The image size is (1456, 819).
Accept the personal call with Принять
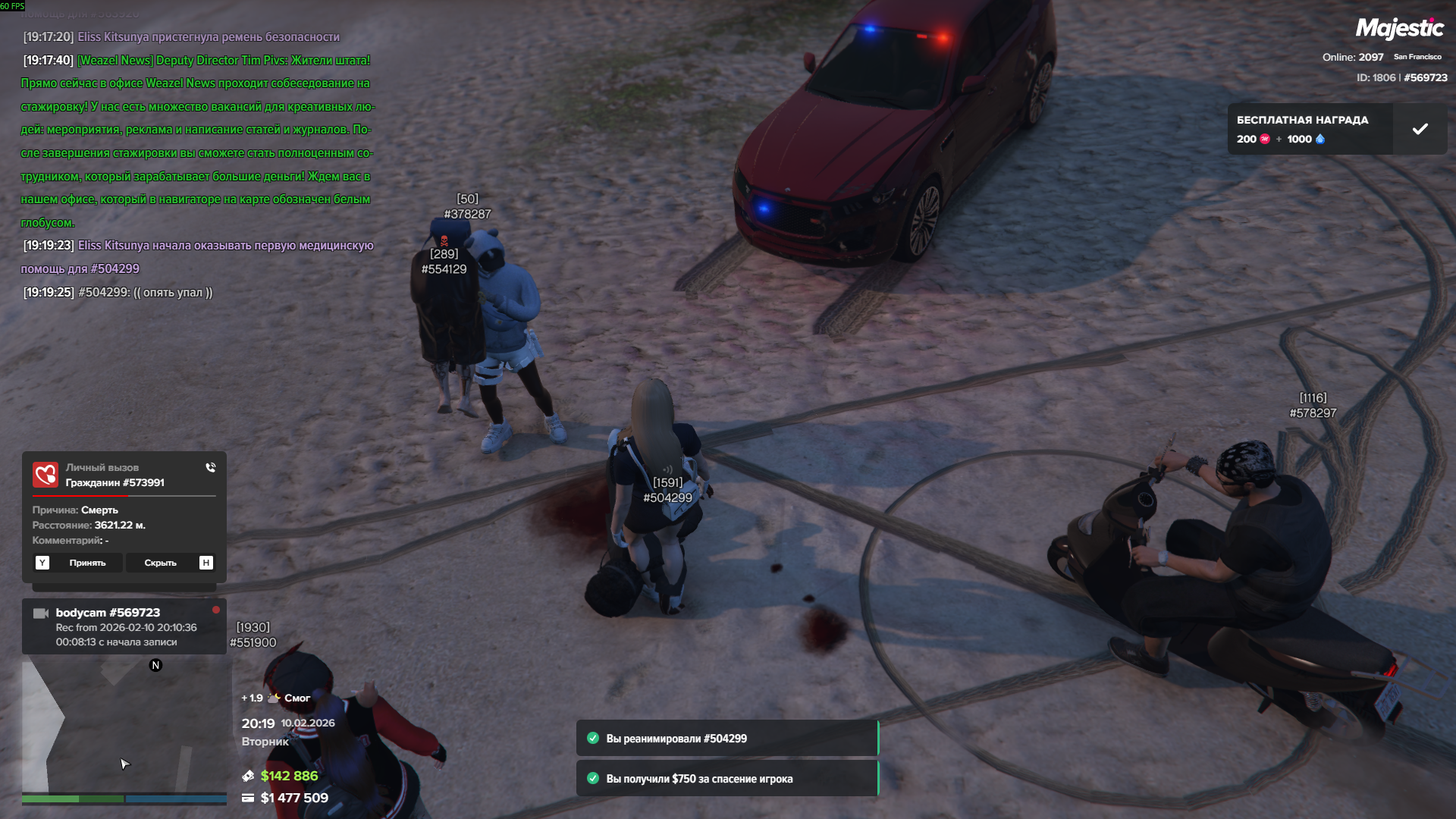click(x=87, y=563)
